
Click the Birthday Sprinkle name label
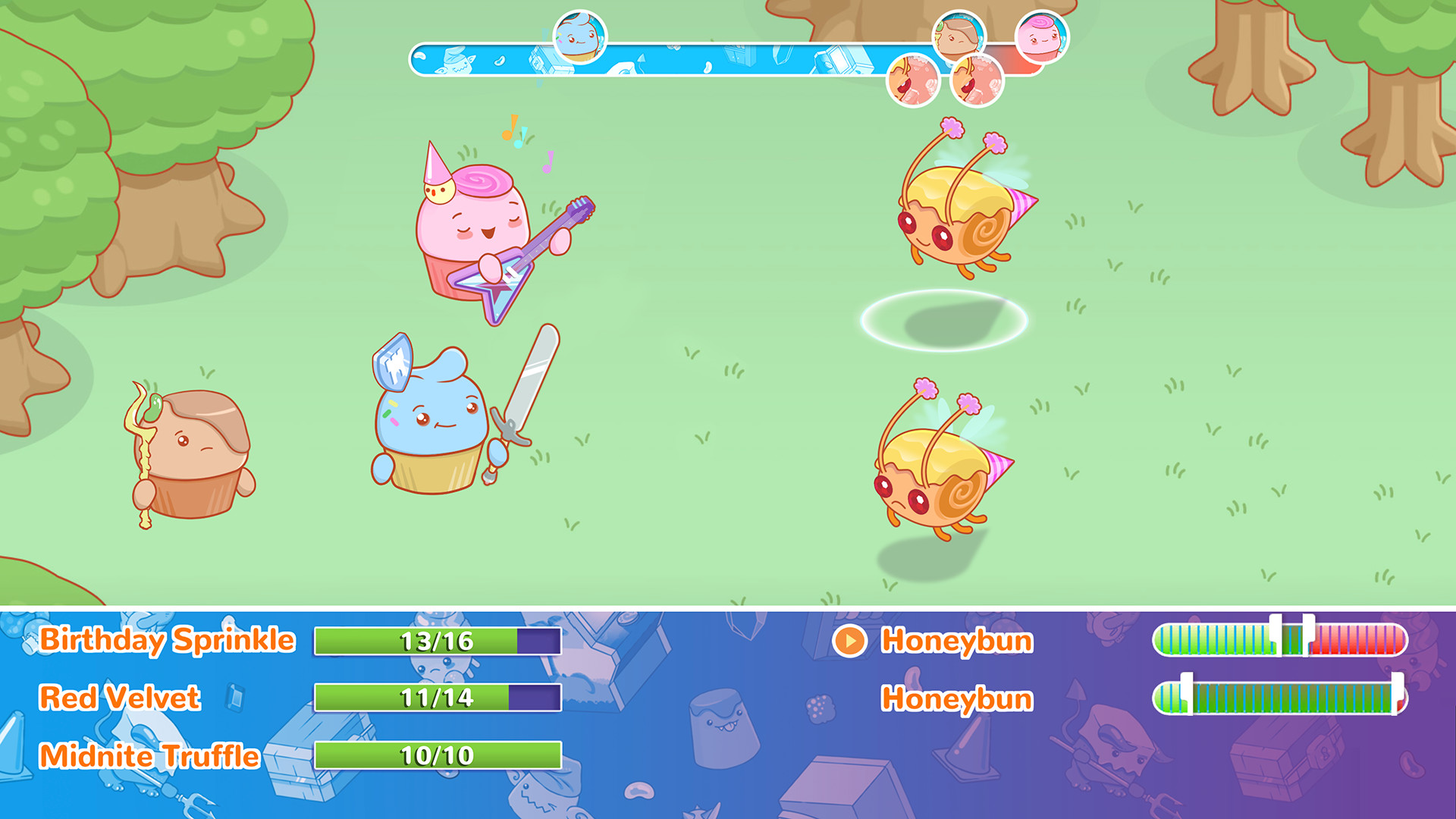point(167,641)
